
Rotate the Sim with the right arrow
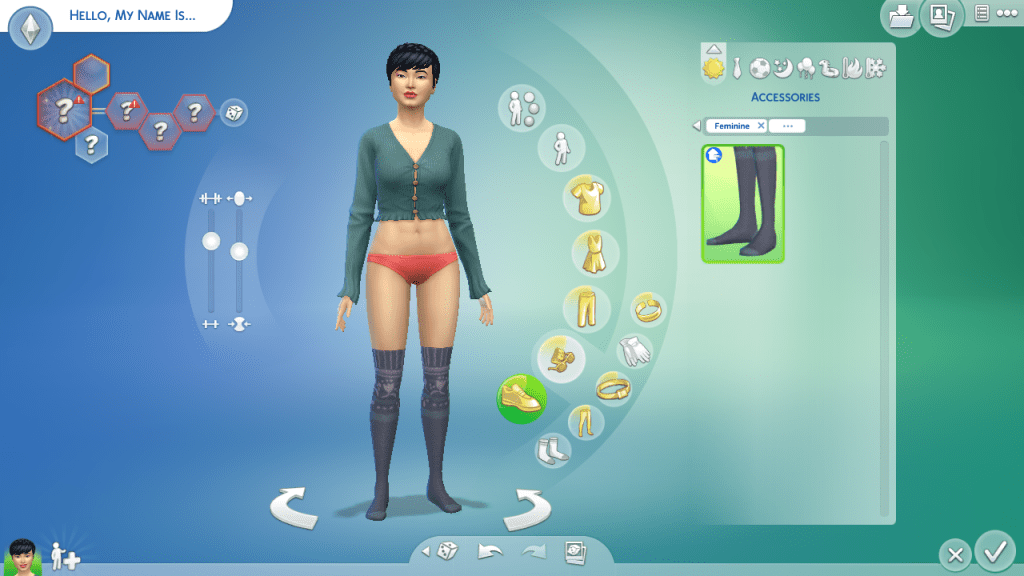click(x=525, y=508)
